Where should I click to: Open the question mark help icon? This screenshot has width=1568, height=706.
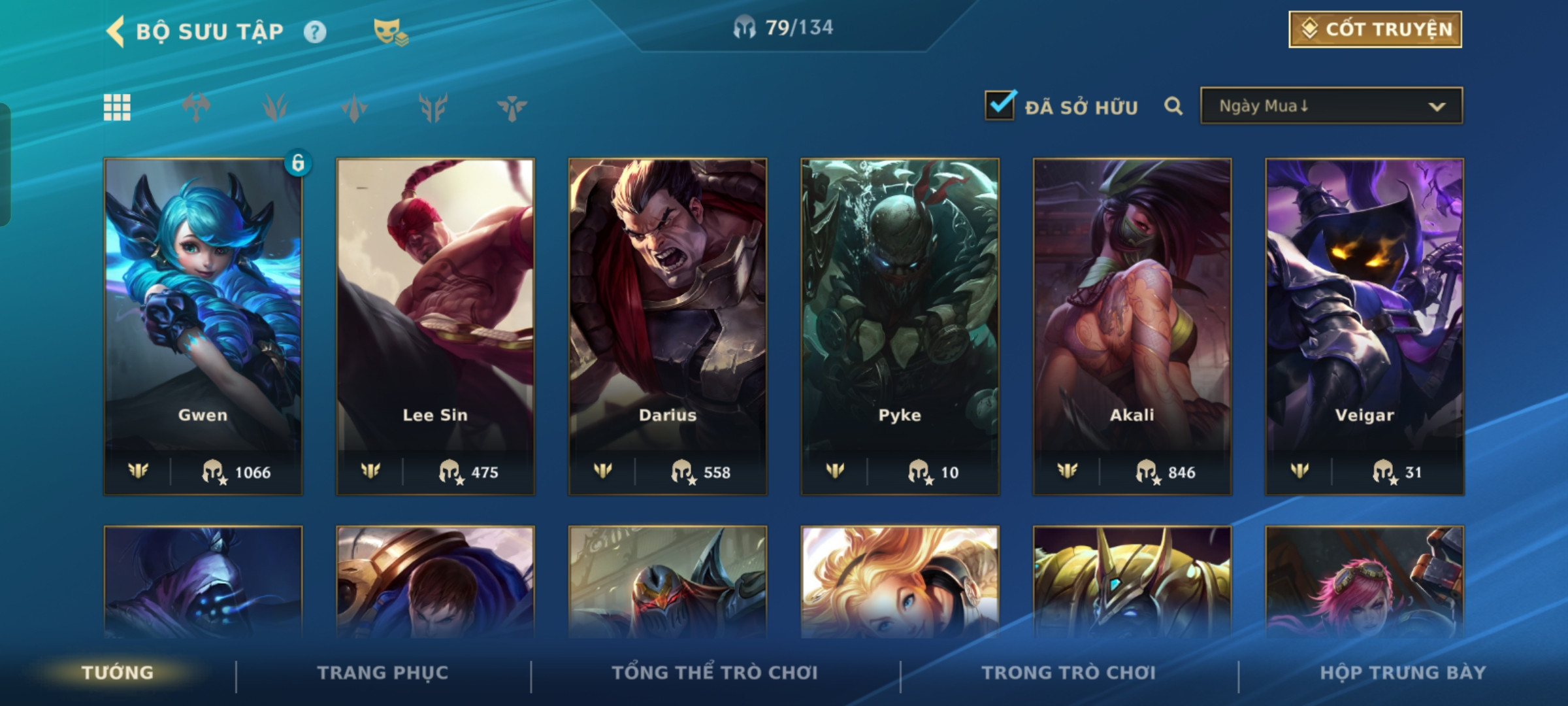pos(315,32)
